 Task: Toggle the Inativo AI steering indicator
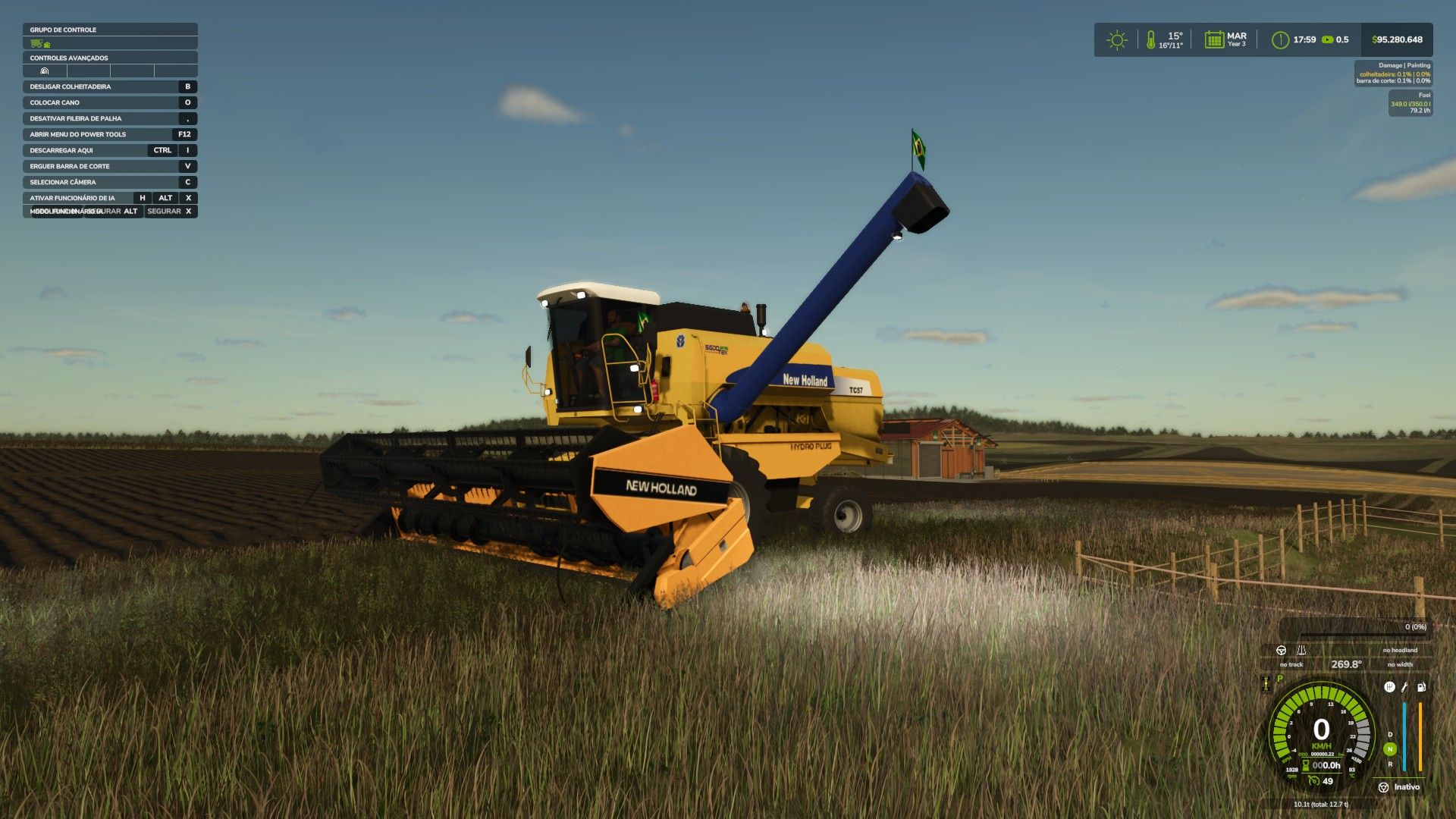(x=1384, y=787)
